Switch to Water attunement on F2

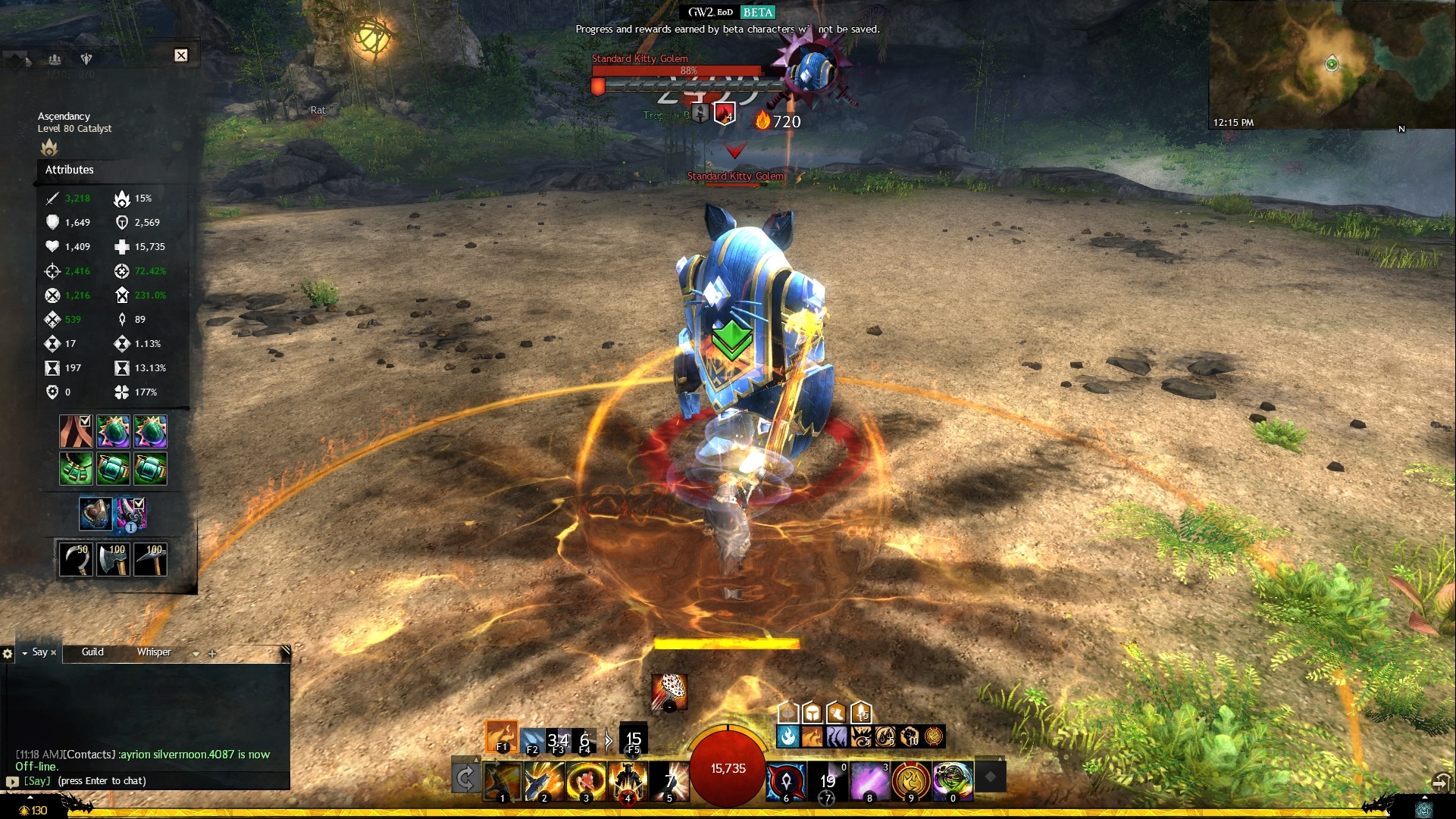click(x=533, y=740)
